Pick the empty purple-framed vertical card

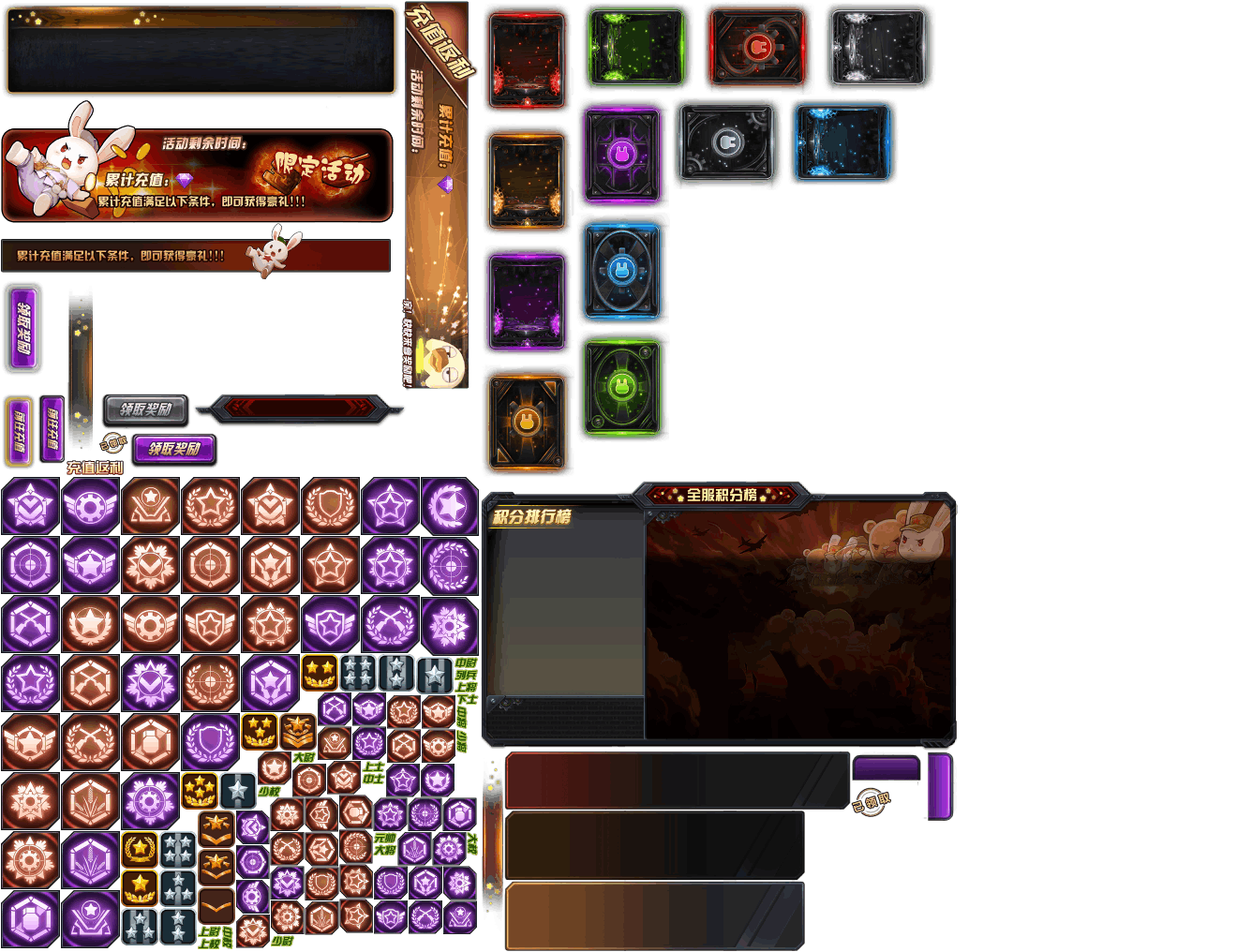point(527,301)
